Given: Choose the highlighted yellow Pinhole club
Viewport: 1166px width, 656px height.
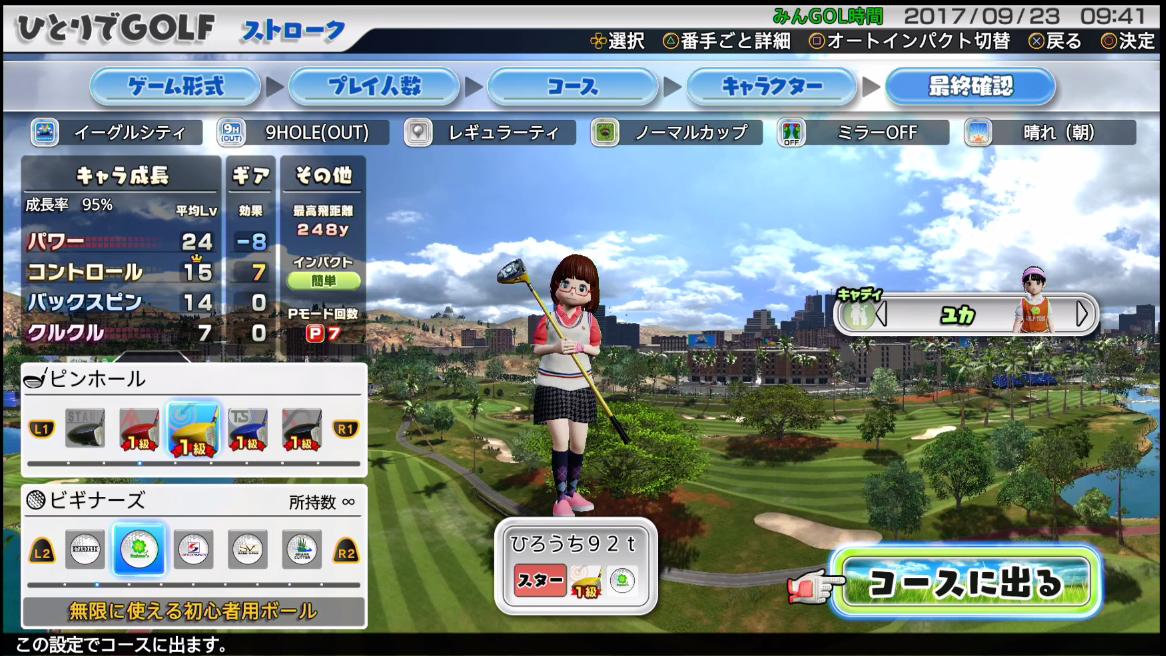Looking at the screenshot, I should 194,430.
